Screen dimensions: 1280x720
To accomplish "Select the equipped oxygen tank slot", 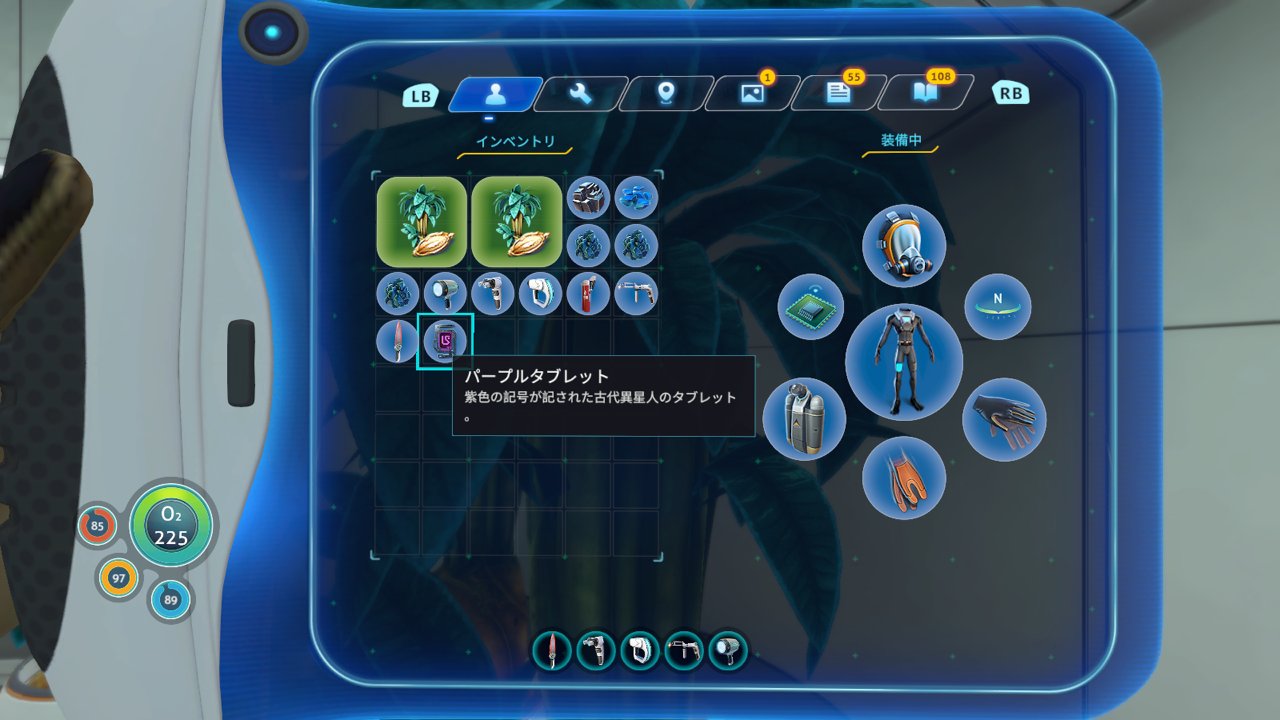I will coord(804,418).
